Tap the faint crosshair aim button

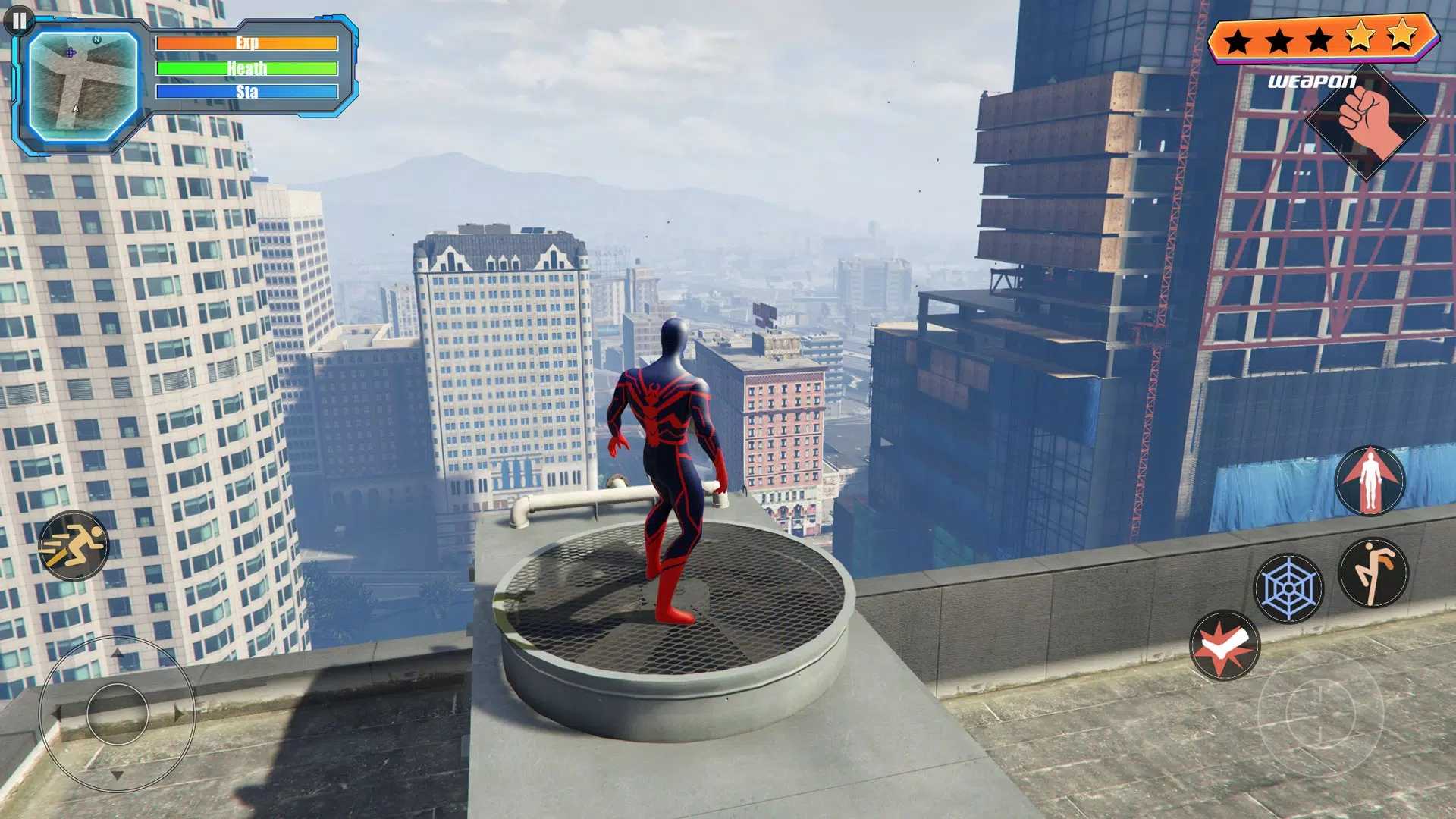1320,711
